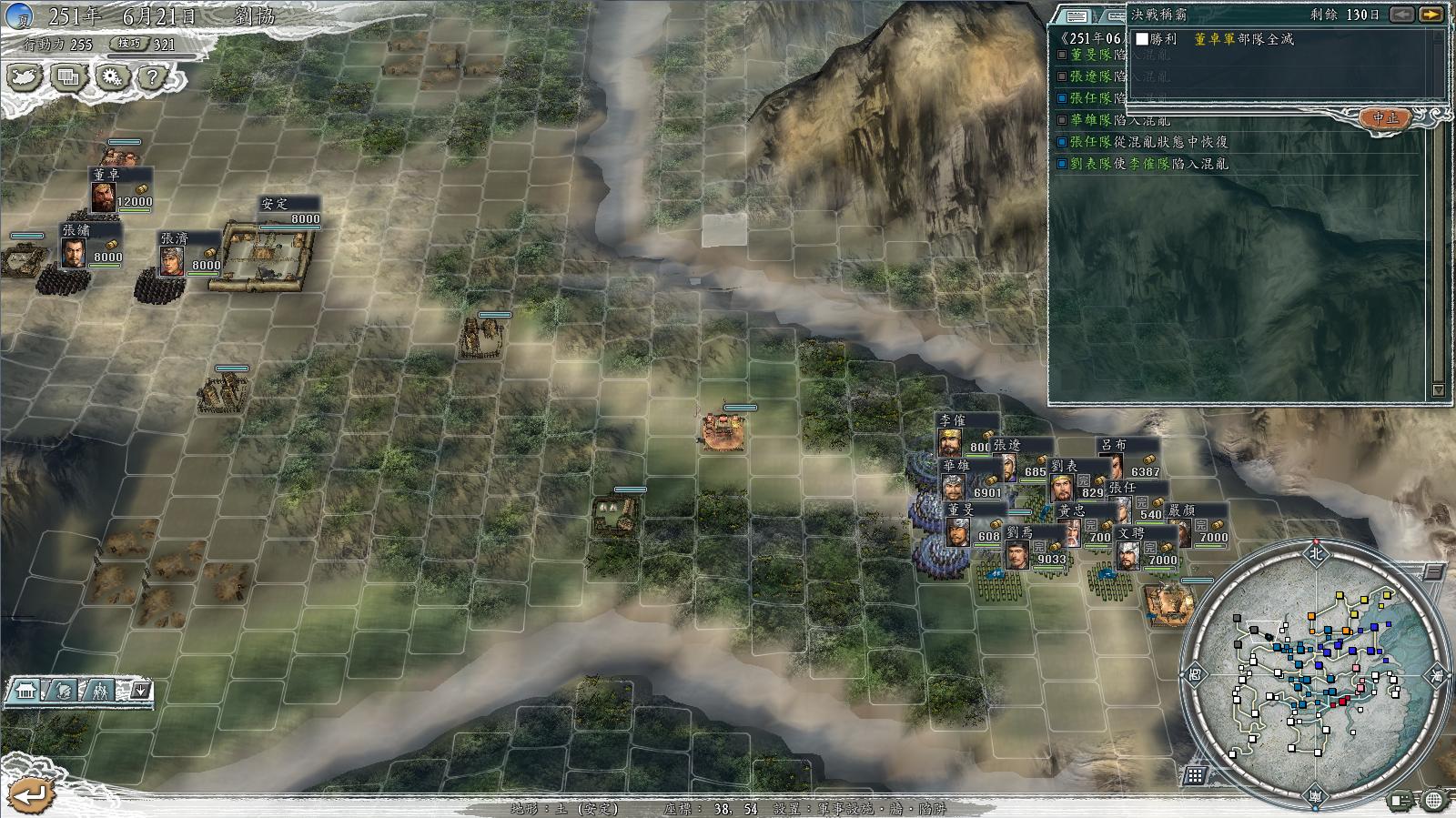Go to next page with yellow arrow
The image size is (1456, 818).
[1431, 15]
